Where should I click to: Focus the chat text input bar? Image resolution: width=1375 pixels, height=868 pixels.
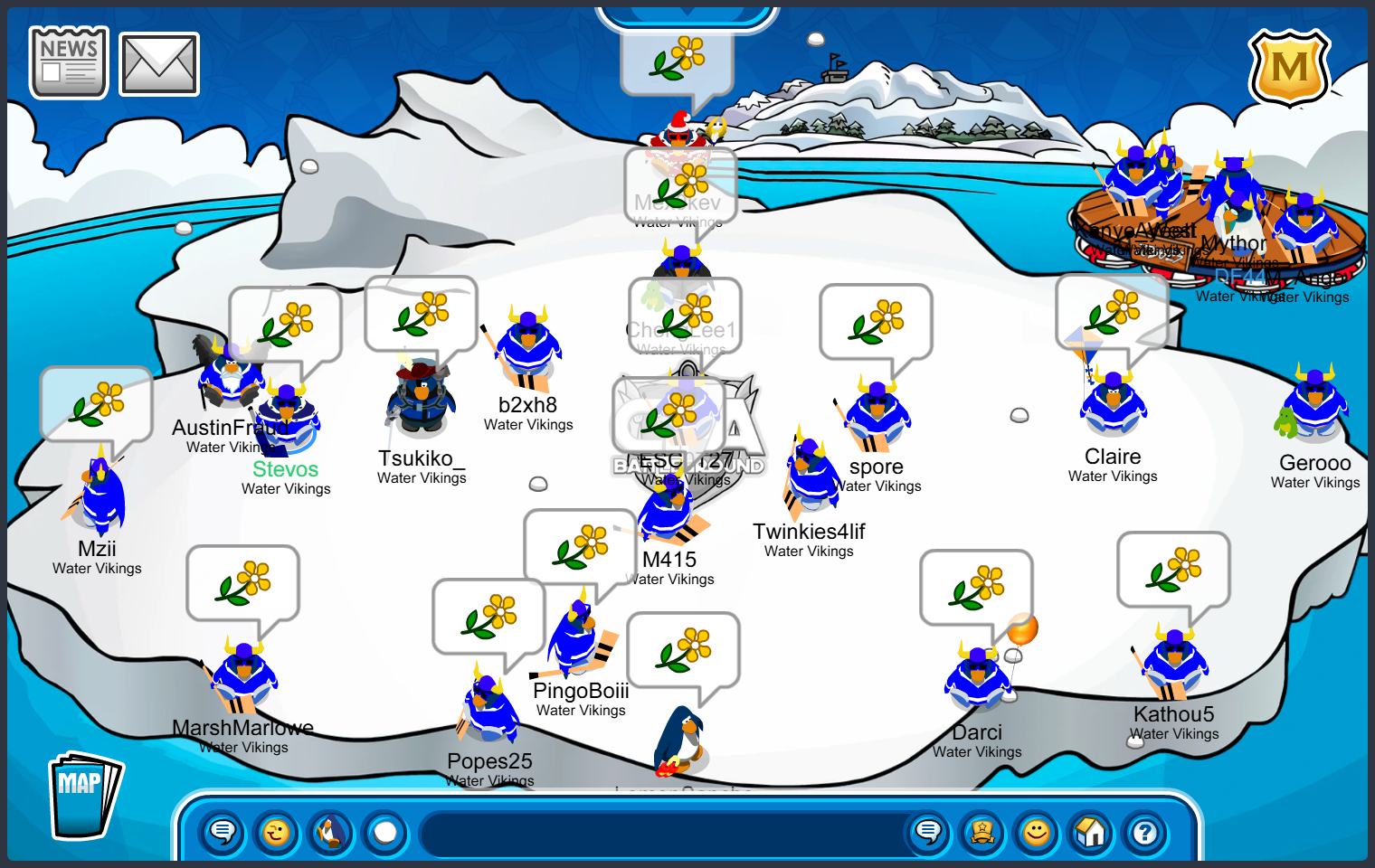click(x=660, y=834)
